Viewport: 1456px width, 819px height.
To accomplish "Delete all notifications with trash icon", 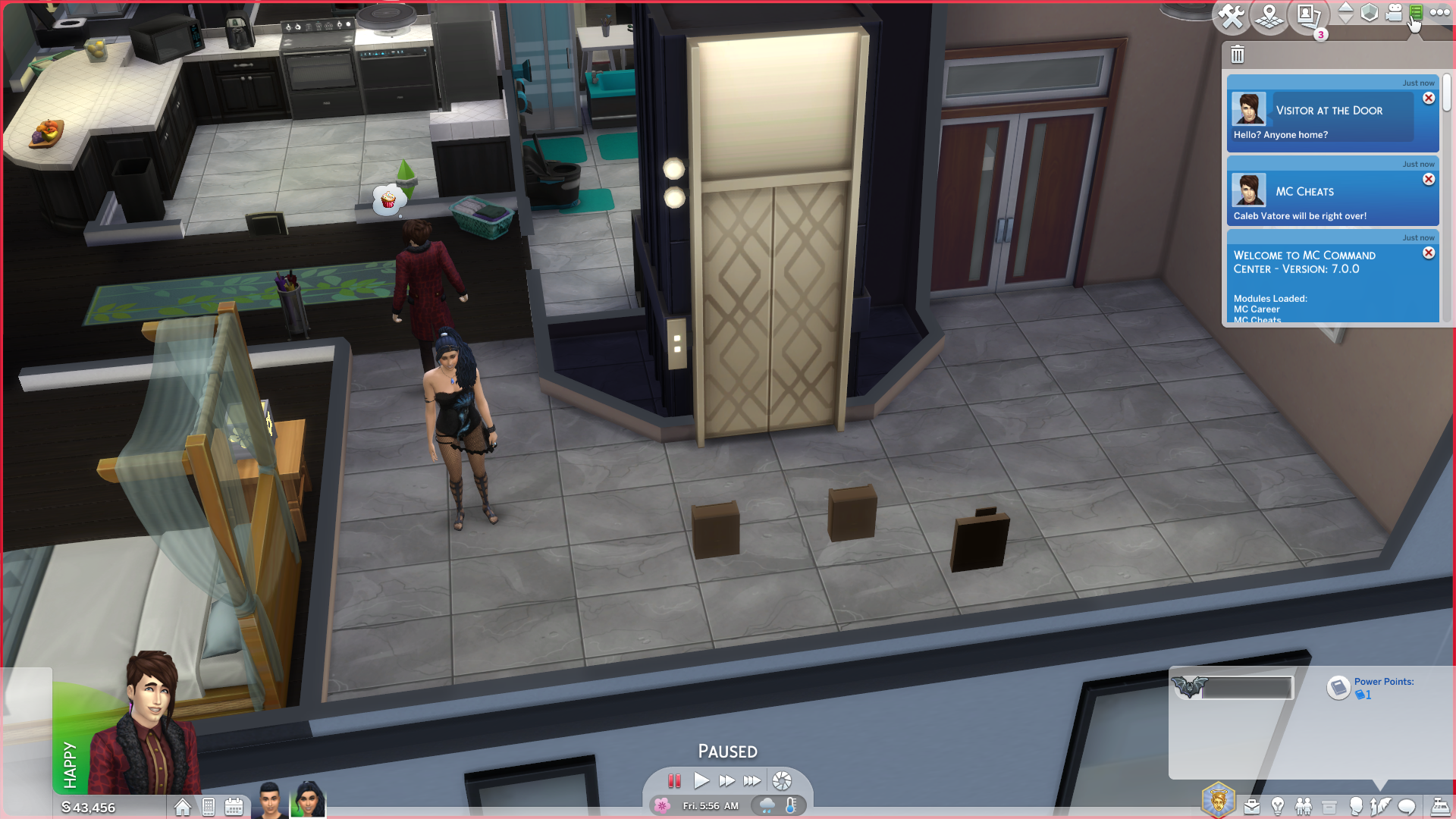I will (x=1238, y=55).
